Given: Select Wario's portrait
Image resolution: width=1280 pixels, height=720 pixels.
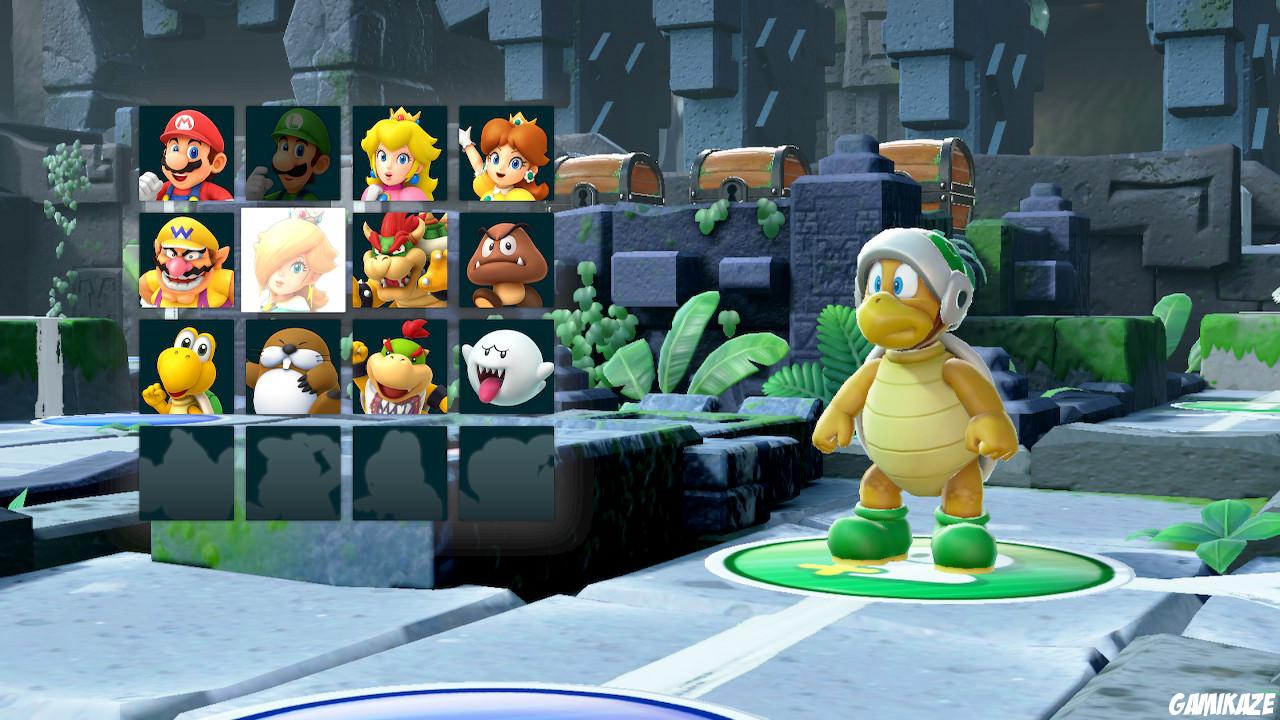Looking at the screenshot, I should point(192,263).
